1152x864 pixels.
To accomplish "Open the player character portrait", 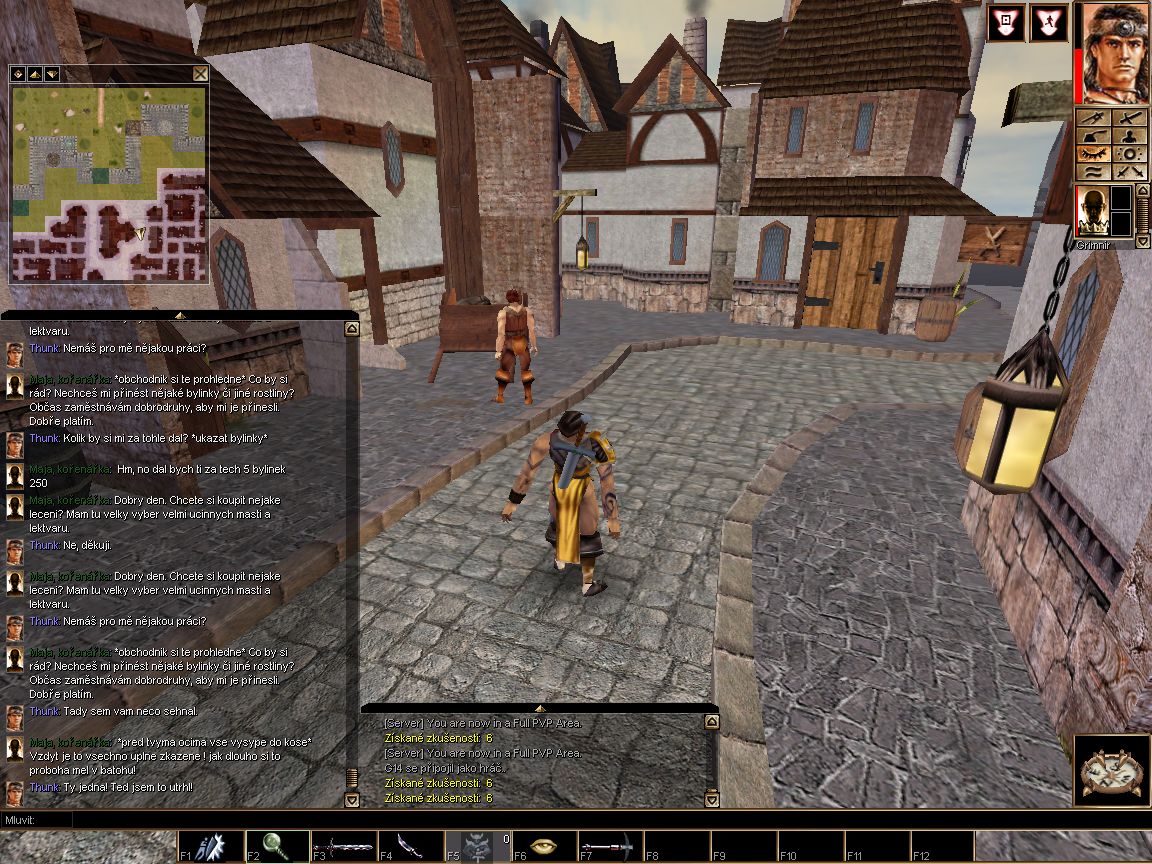I will (1113, 54).
